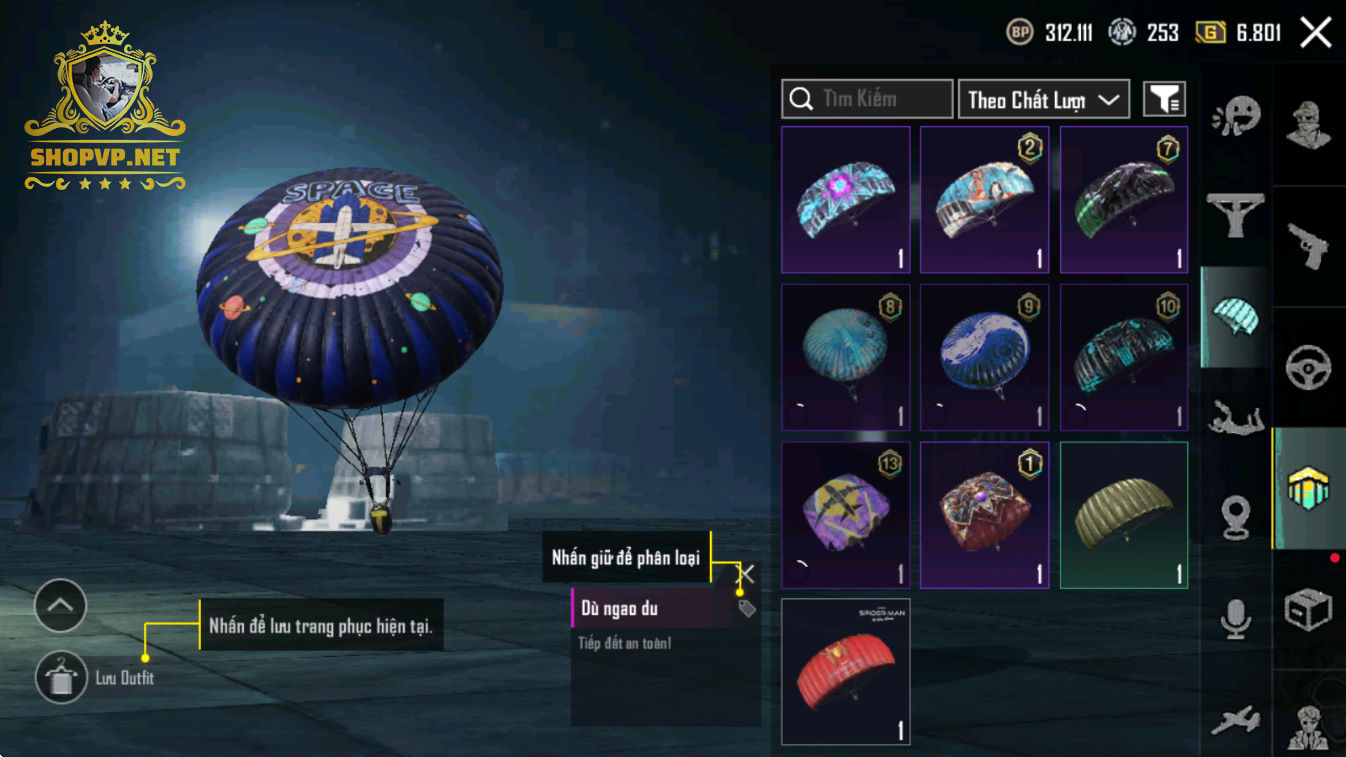Select the map pin marker category
Viewport: 1346px width, 757px height.
1235,518
